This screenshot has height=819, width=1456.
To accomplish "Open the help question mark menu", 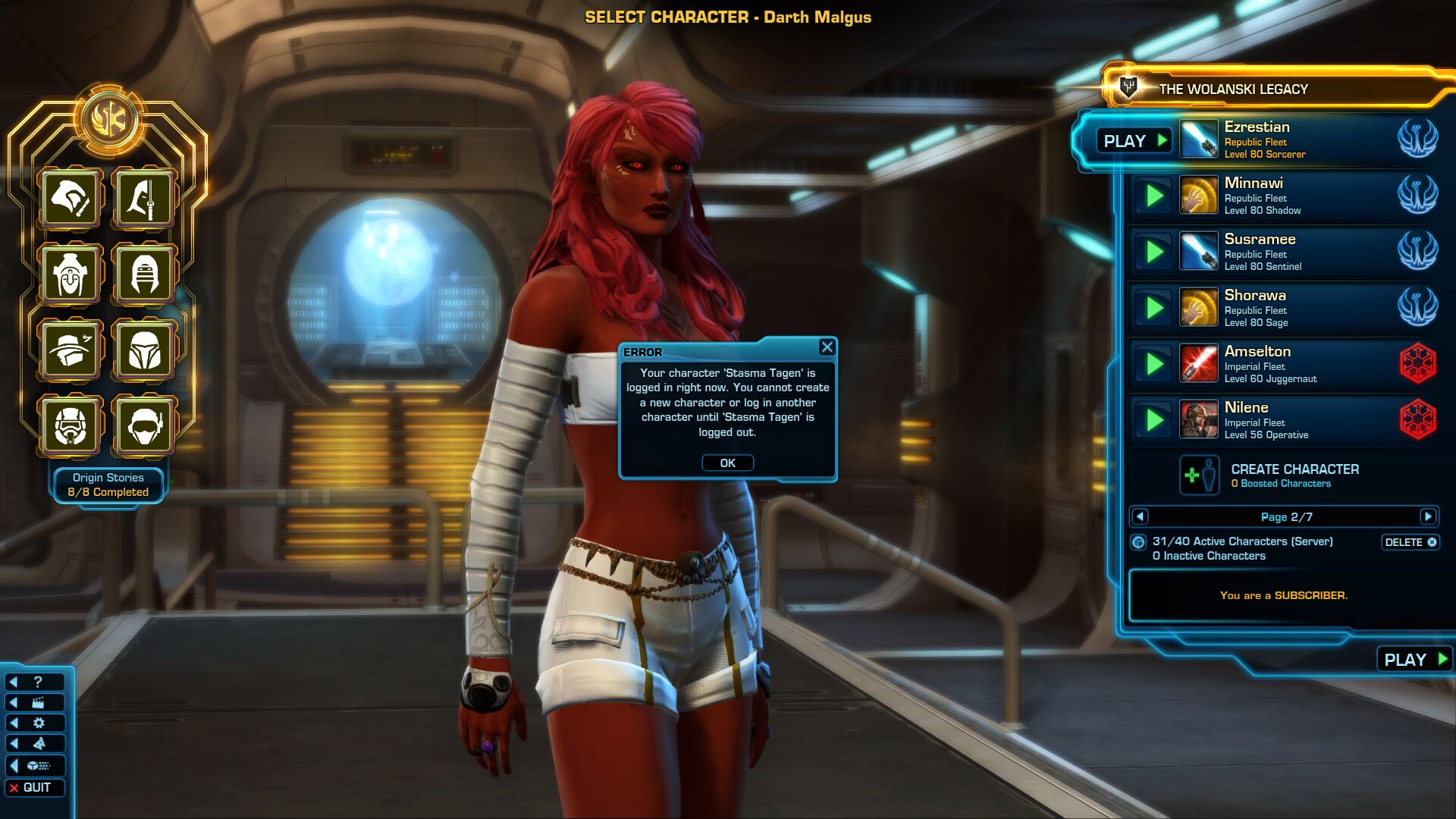I will pos(35,682).
